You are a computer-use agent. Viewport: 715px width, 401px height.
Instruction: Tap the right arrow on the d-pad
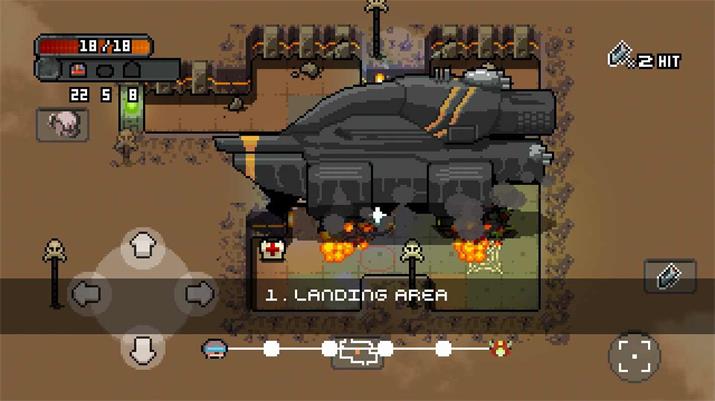pos(197,293)
